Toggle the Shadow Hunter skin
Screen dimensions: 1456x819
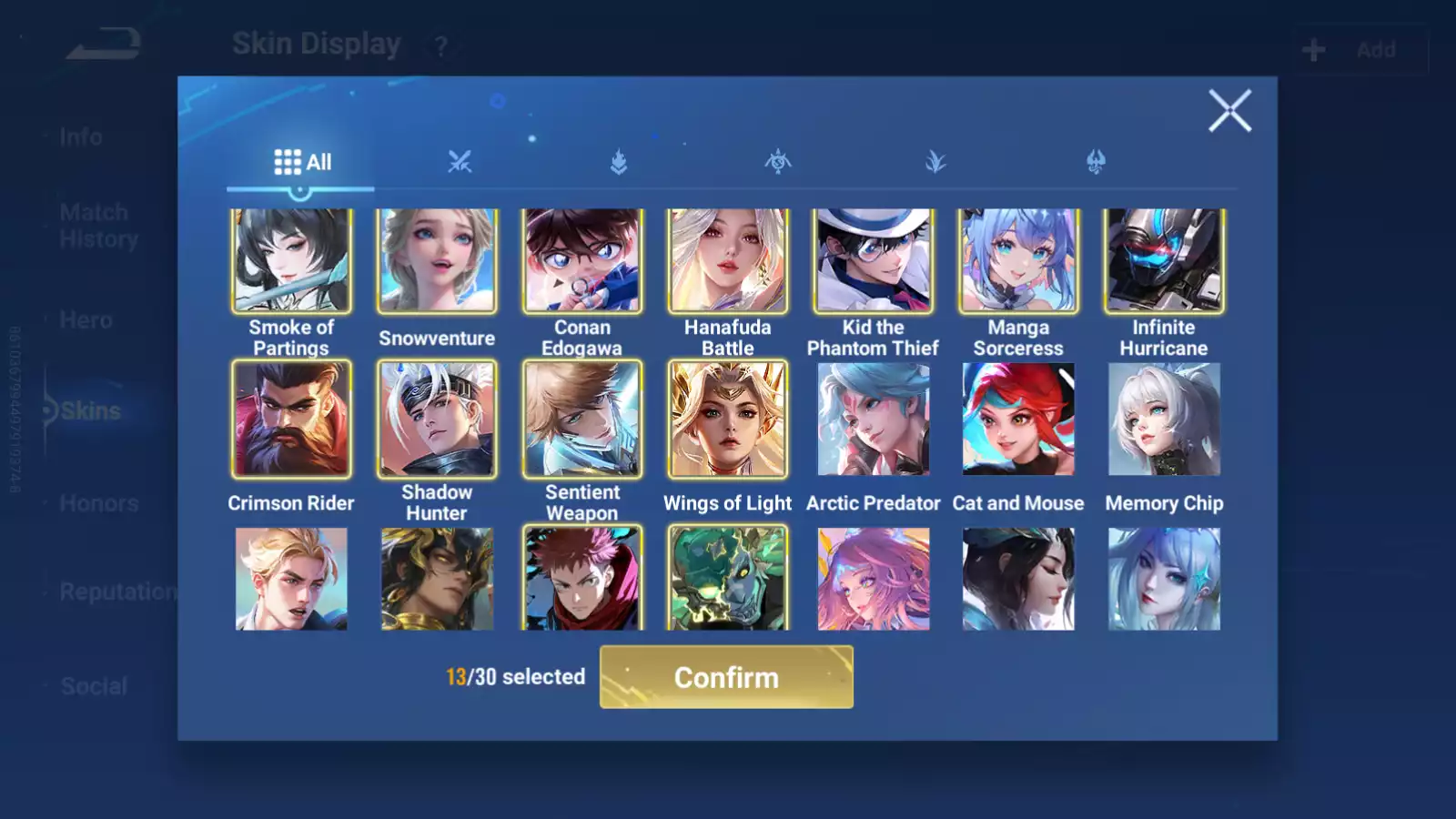[x=437, y=419]
